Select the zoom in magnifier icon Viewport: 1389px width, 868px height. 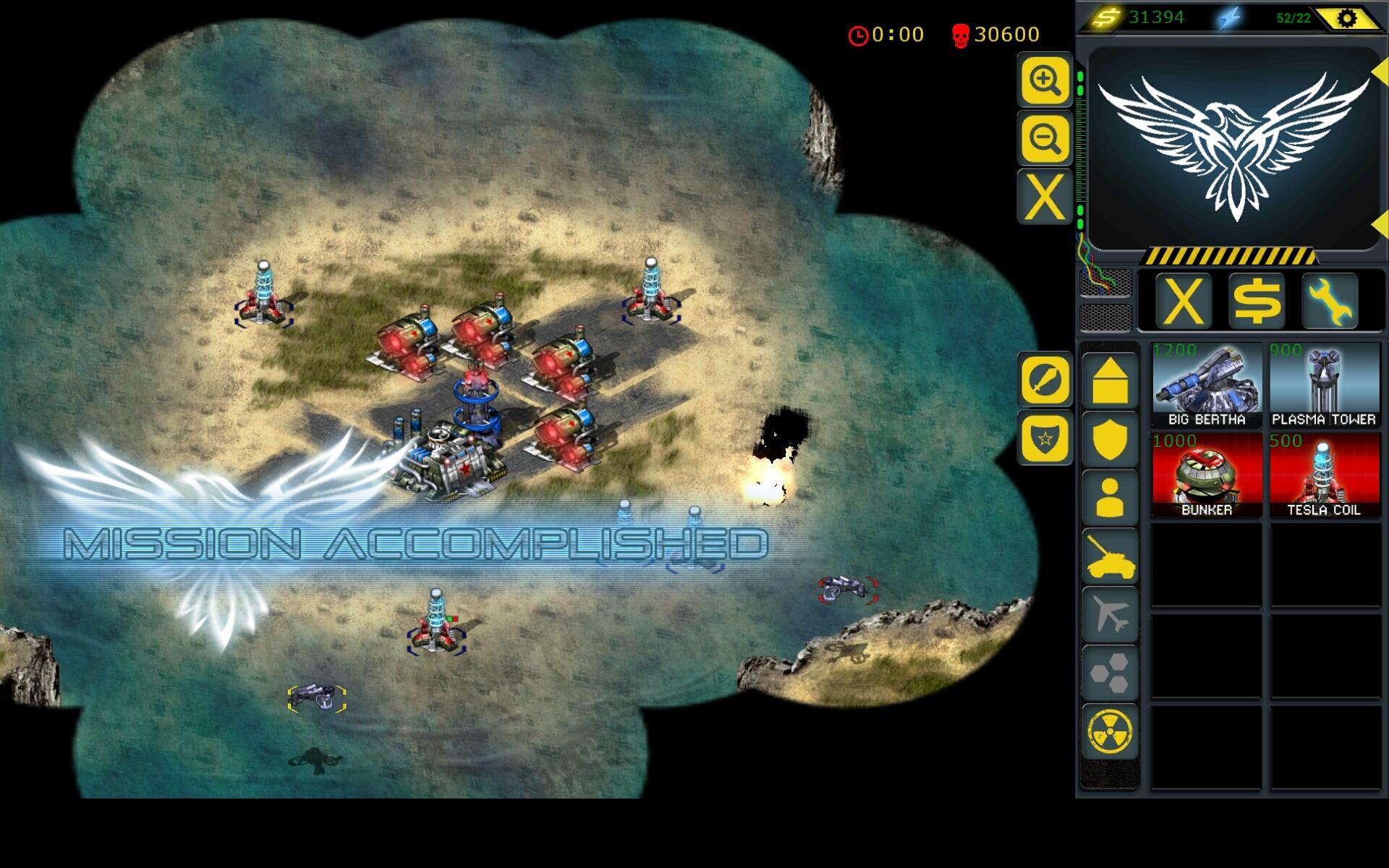click(1044, 81)
